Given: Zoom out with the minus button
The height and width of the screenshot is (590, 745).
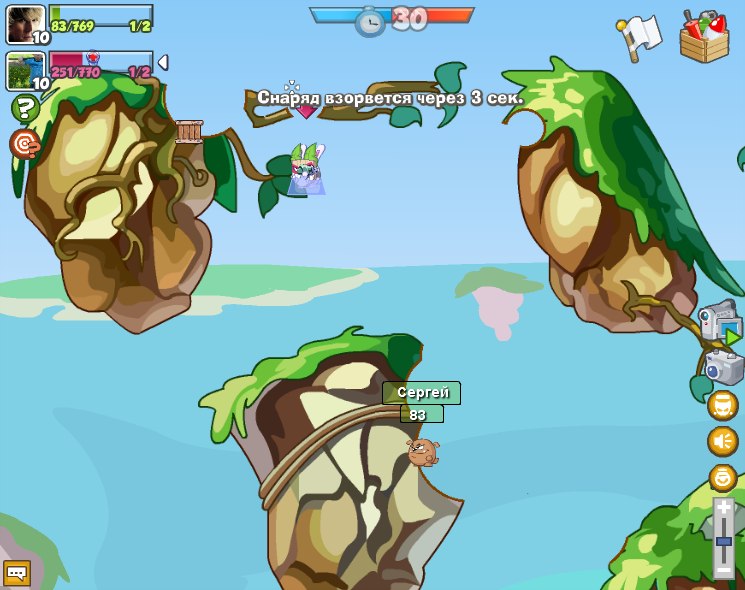Looking at the screenshot, I should point(723,570).
